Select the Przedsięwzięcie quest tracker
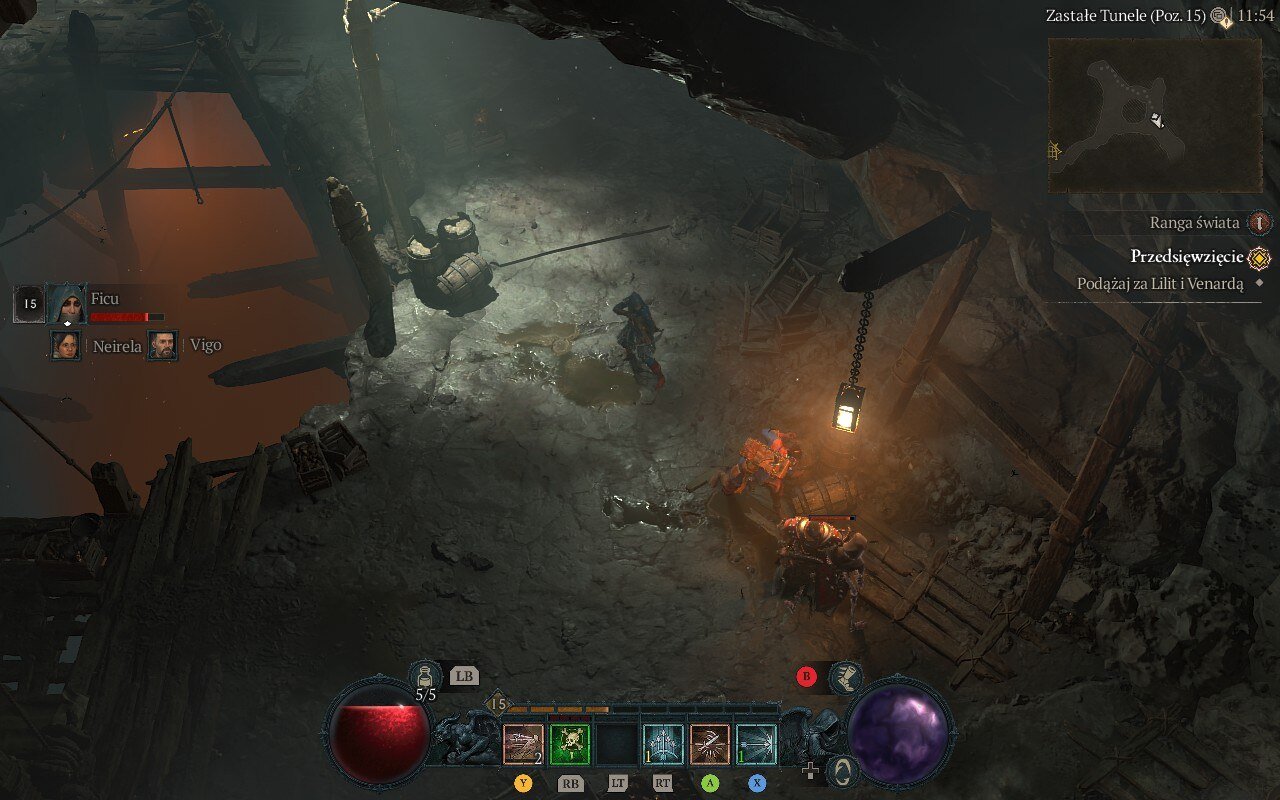 click(1187, 257)
